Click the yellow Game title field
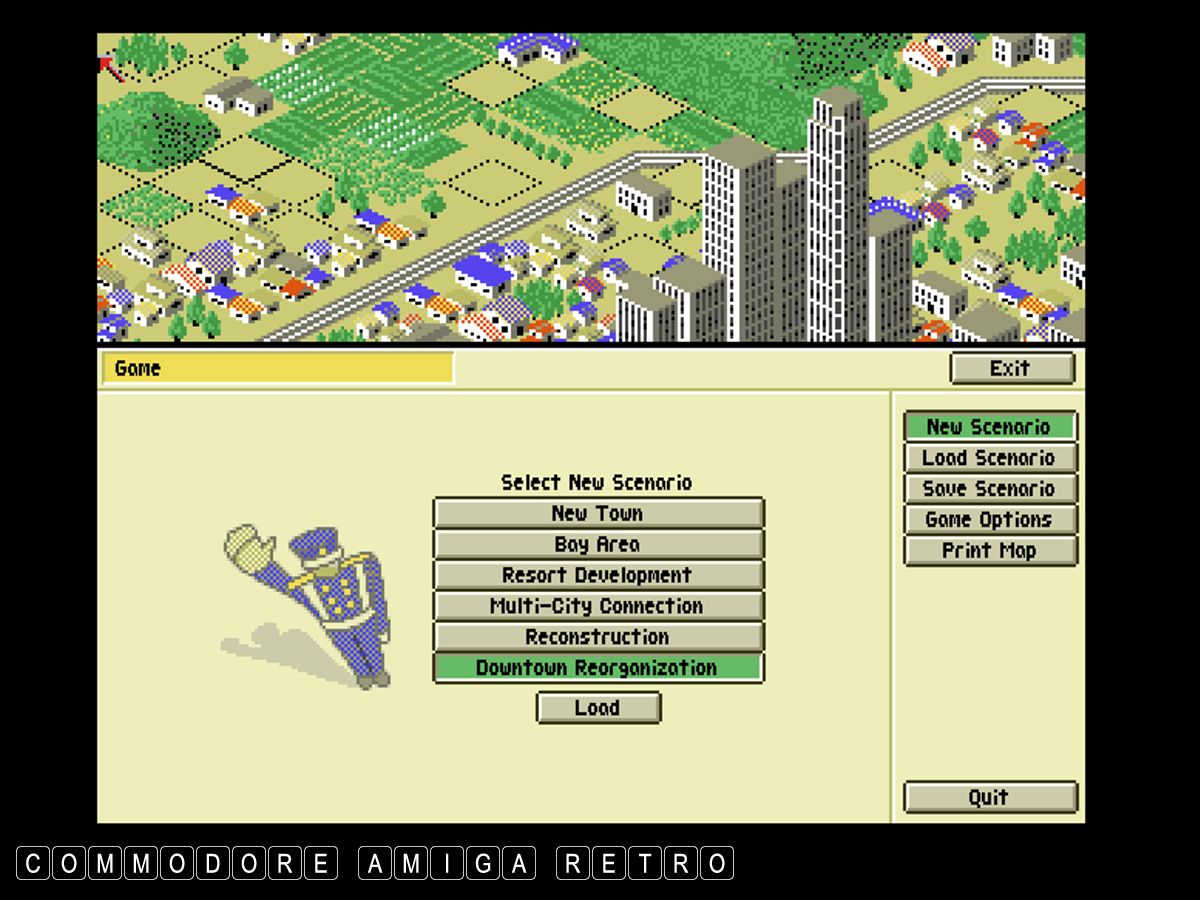 [x=277, y=368]
